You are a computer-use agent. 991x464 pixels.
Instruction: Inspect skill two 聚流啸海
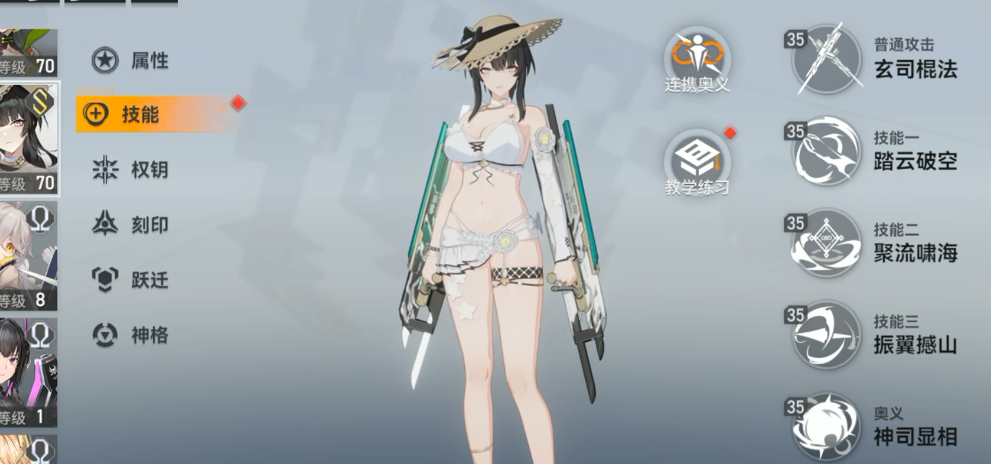point(827,243)
